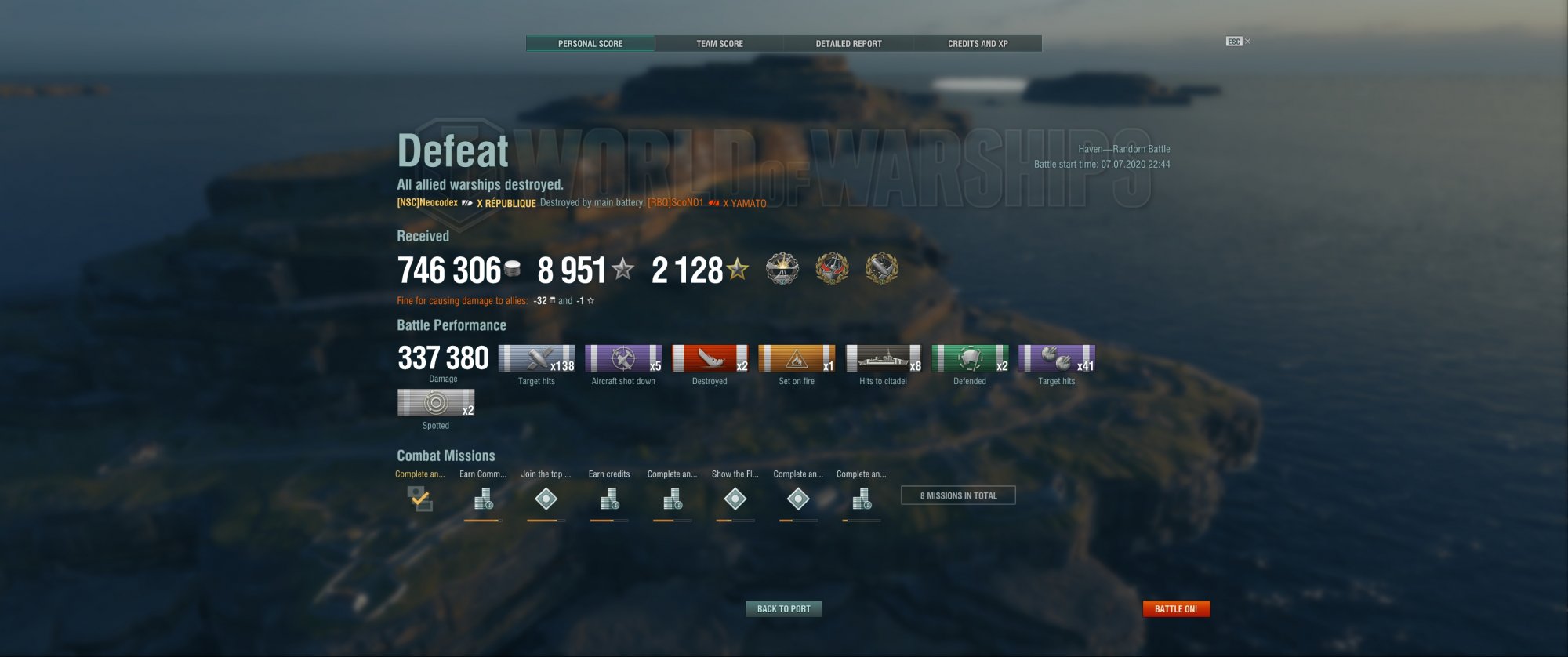
Task: Open the 8 Missions in Total list
Action: click(x=958, y=495)
